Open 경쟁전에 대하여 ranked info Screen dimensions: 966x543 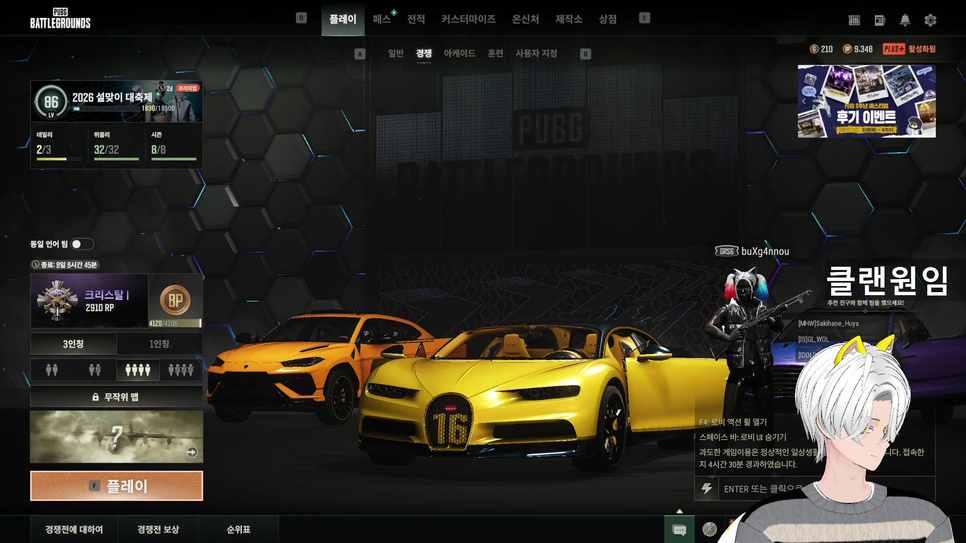[74, 529]
